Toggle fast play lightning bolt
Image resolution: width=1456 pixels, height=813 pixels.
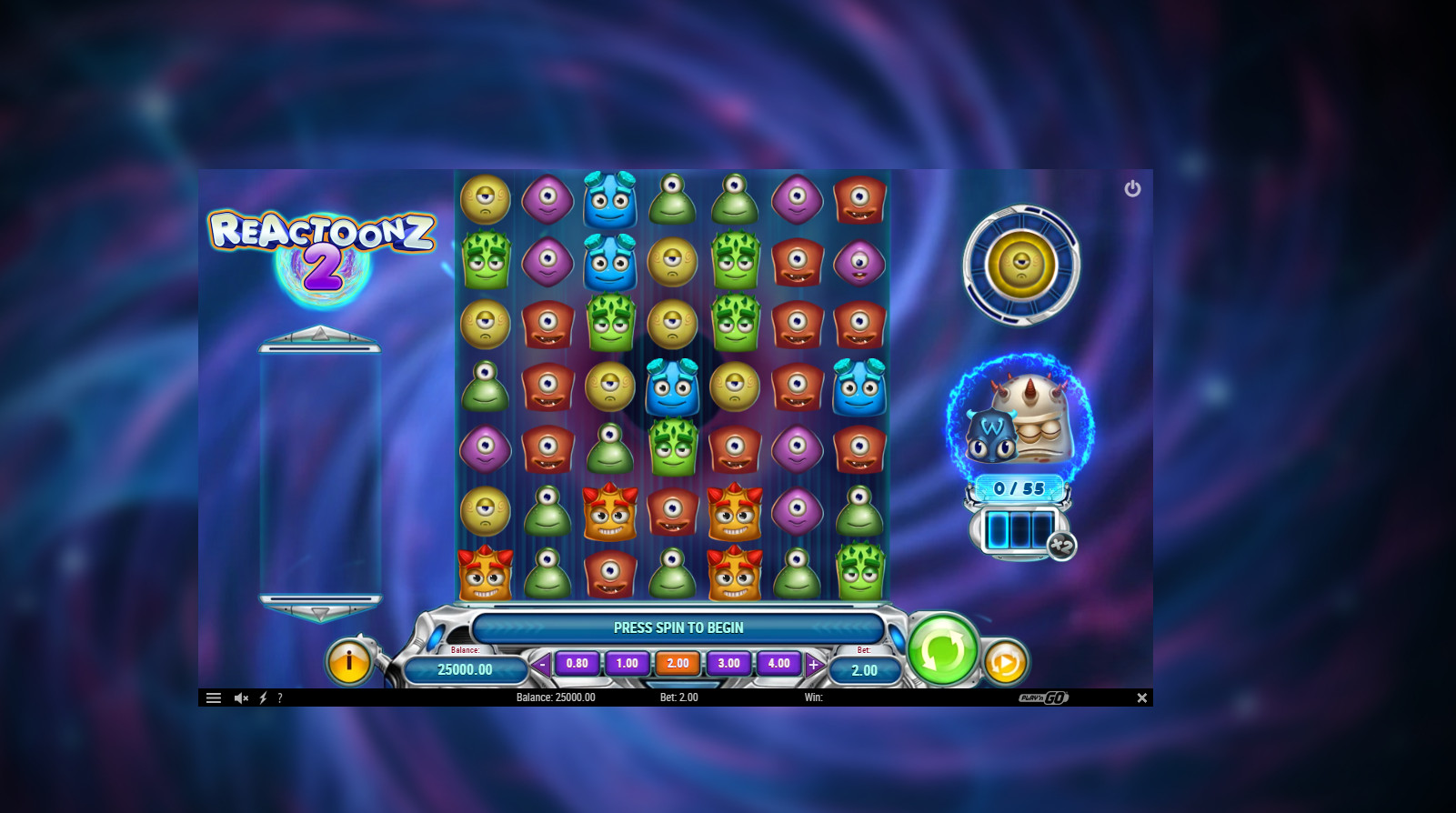click(x=263, y=698)
